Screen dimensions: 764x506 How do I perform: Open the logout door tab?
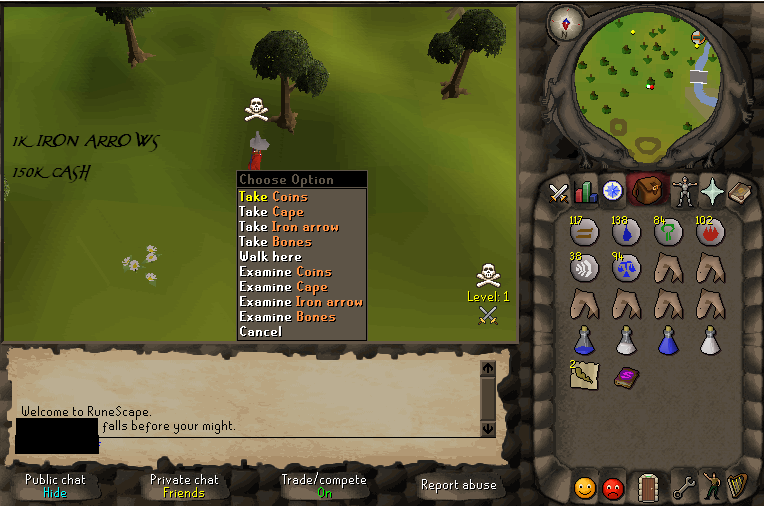pyautogui.click(x=649, y=487)
